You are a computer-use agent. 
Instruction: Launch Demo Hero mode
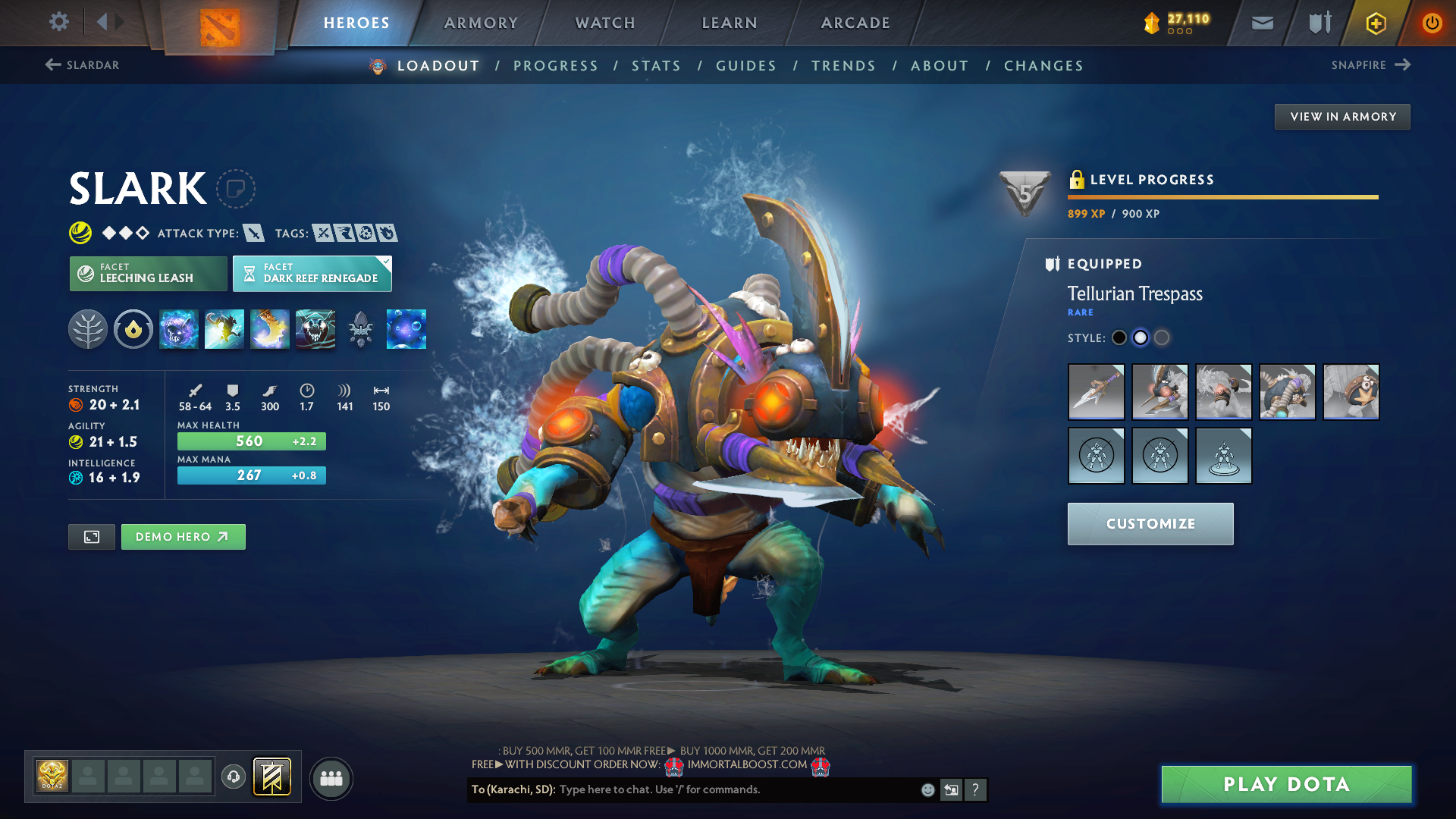click(183, 537)
